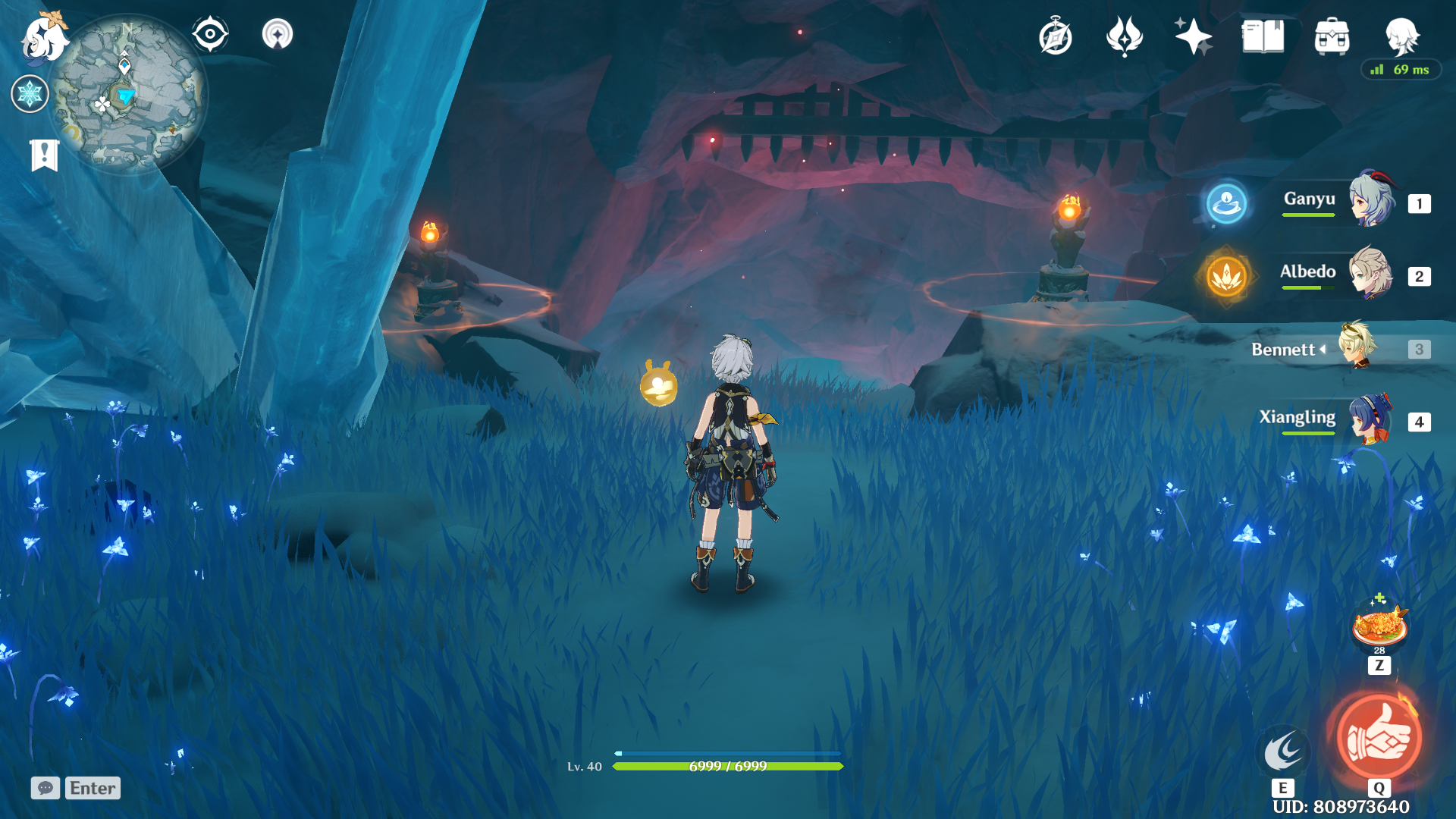Activate Bennett's elemental skill
The width and height of the screenshot is (1456, 819).
coord(1283,751)
